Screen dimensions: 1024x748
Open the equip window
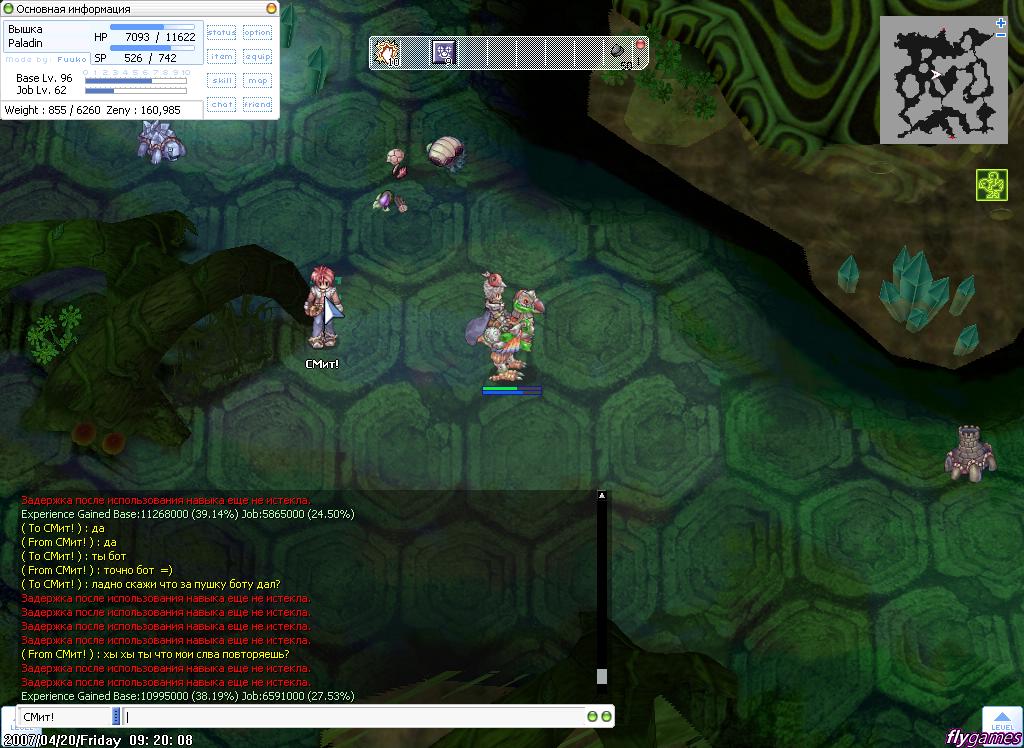pyautogui.click(x=257, y=57)
